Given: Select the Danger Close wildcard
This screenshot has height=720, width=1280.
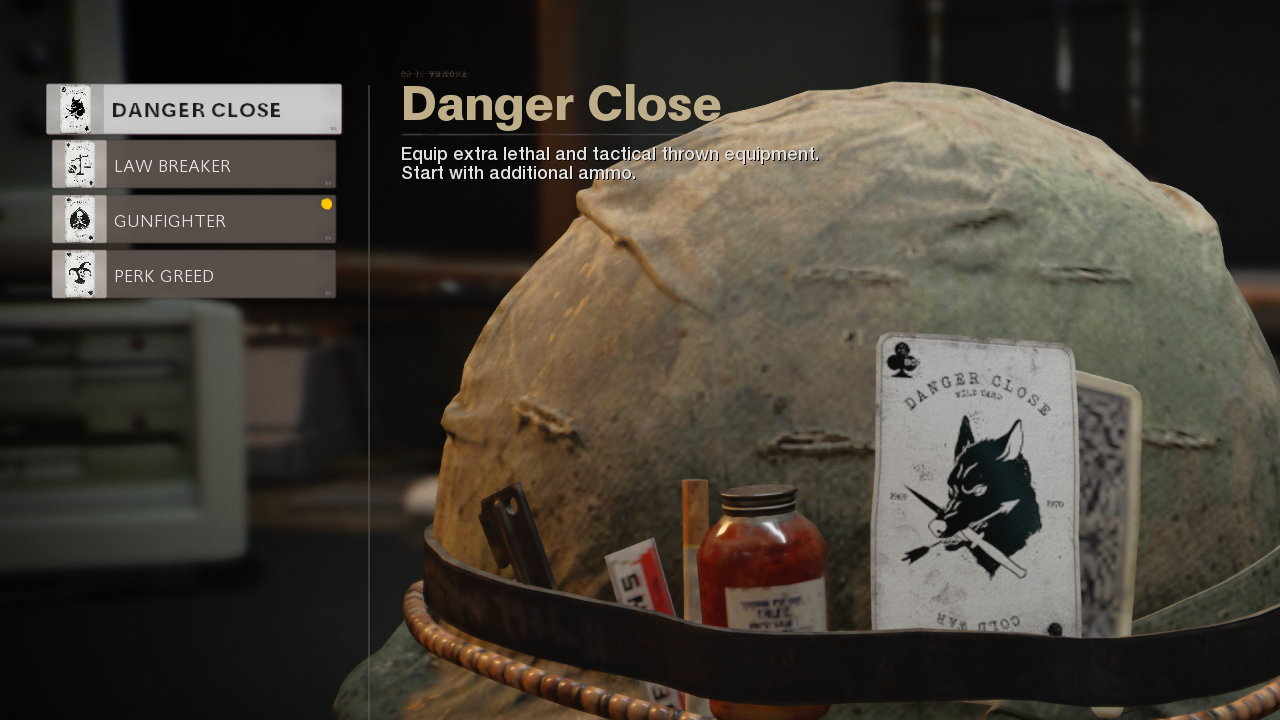Looking at the screenshot, I should pos(194,109).
